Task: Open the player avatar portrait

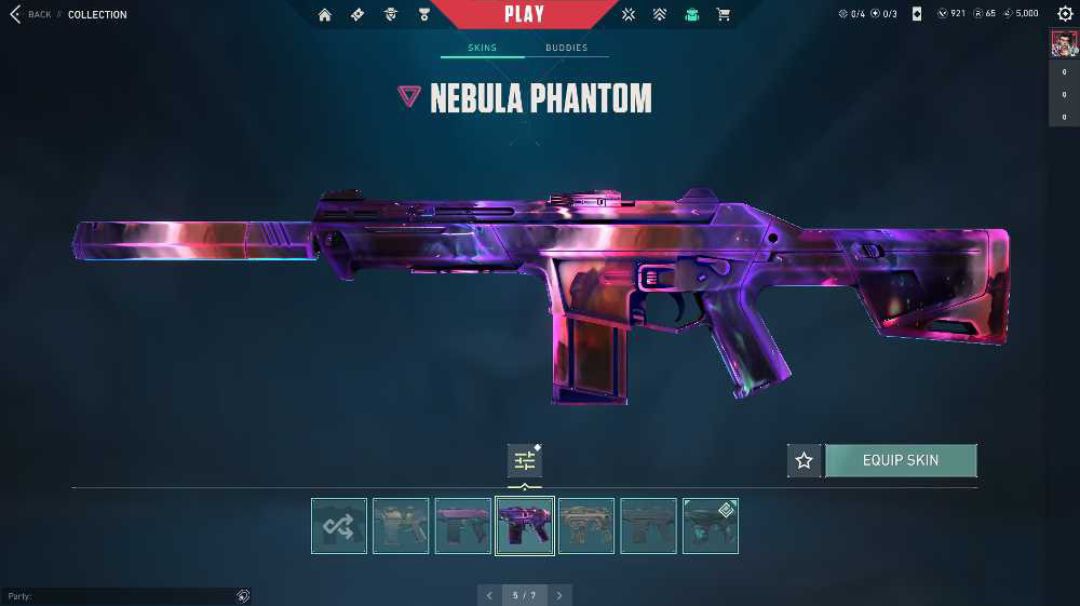Action: [1063, 44]
